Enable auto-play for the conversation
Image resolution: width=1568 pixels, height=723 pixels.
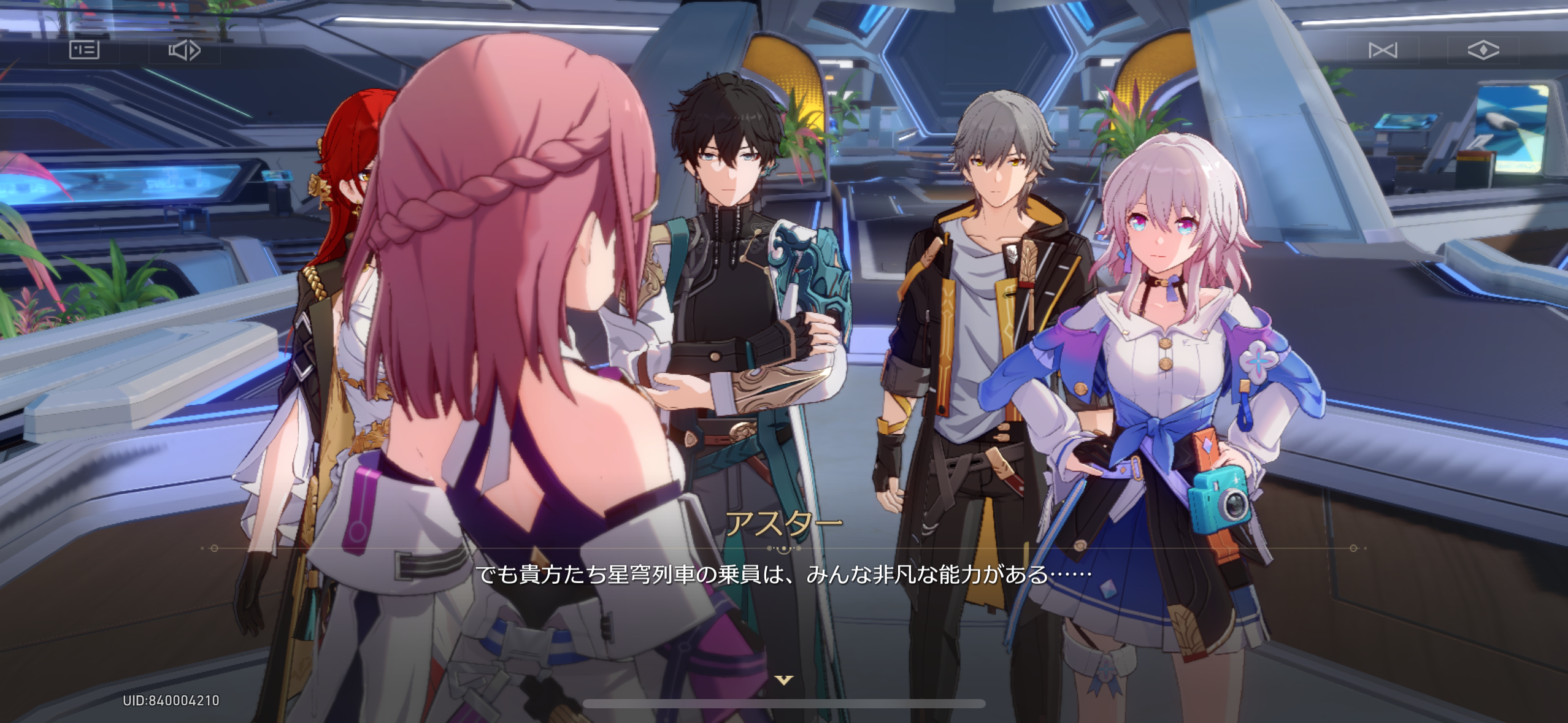pos(184,51)
